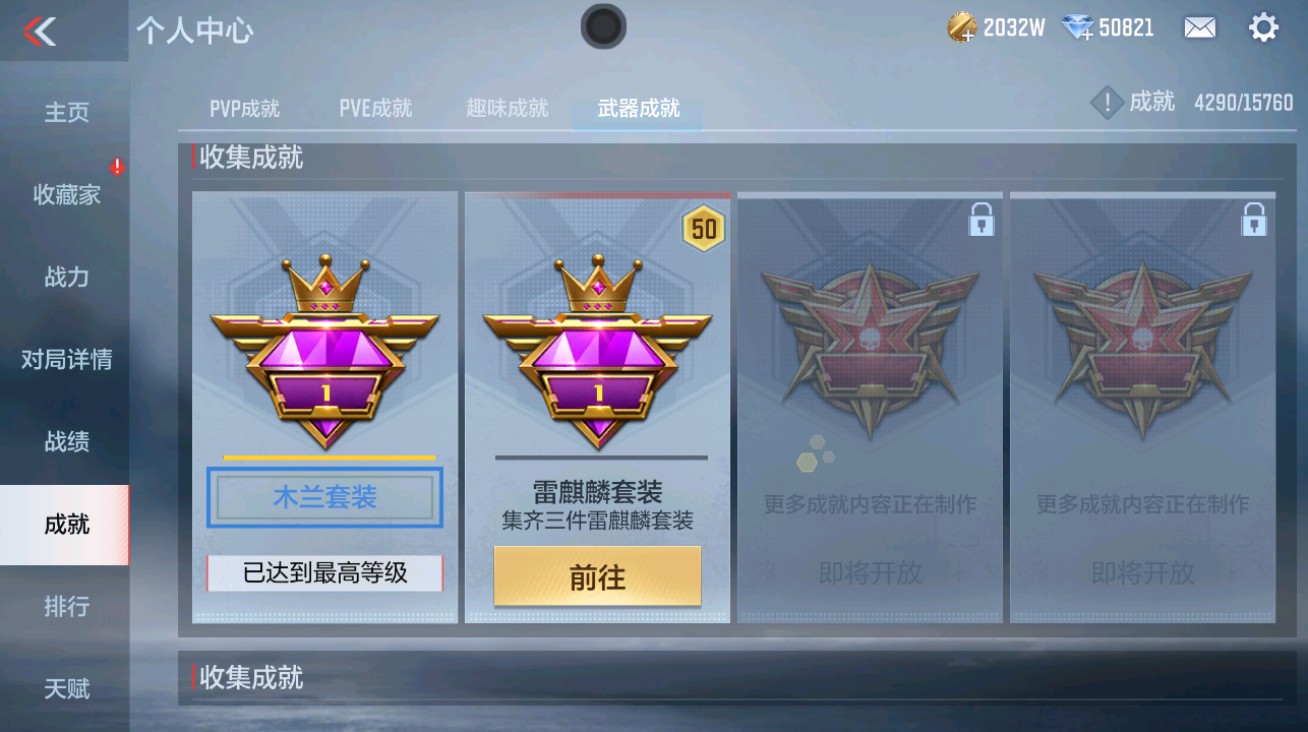Open the 天赋 sidebar entry
The height and width of the screenshot is (732, 1308).
[65, 688]
